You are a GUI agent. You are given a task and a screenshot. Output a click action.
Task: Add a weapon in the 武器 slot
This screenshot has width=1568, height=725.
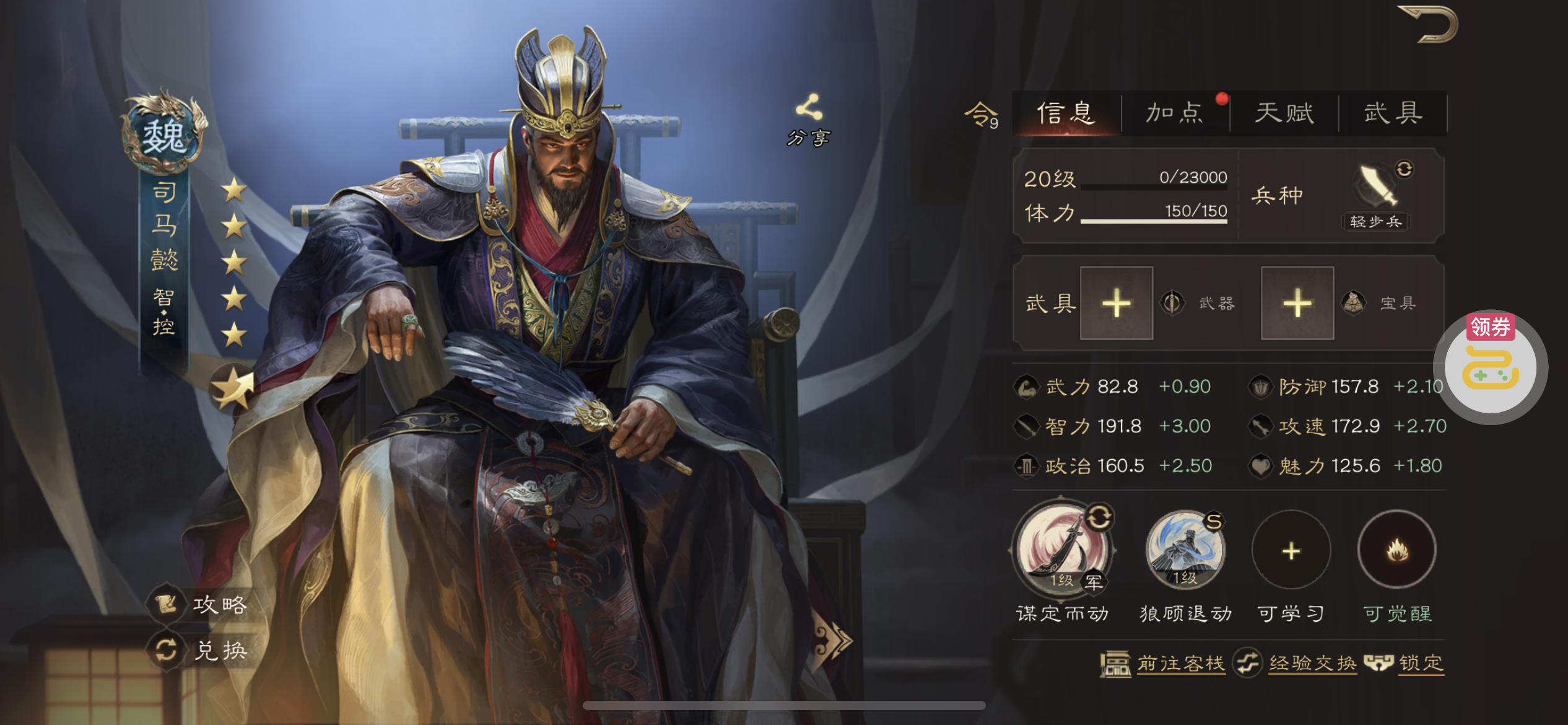coord(1116,304)
